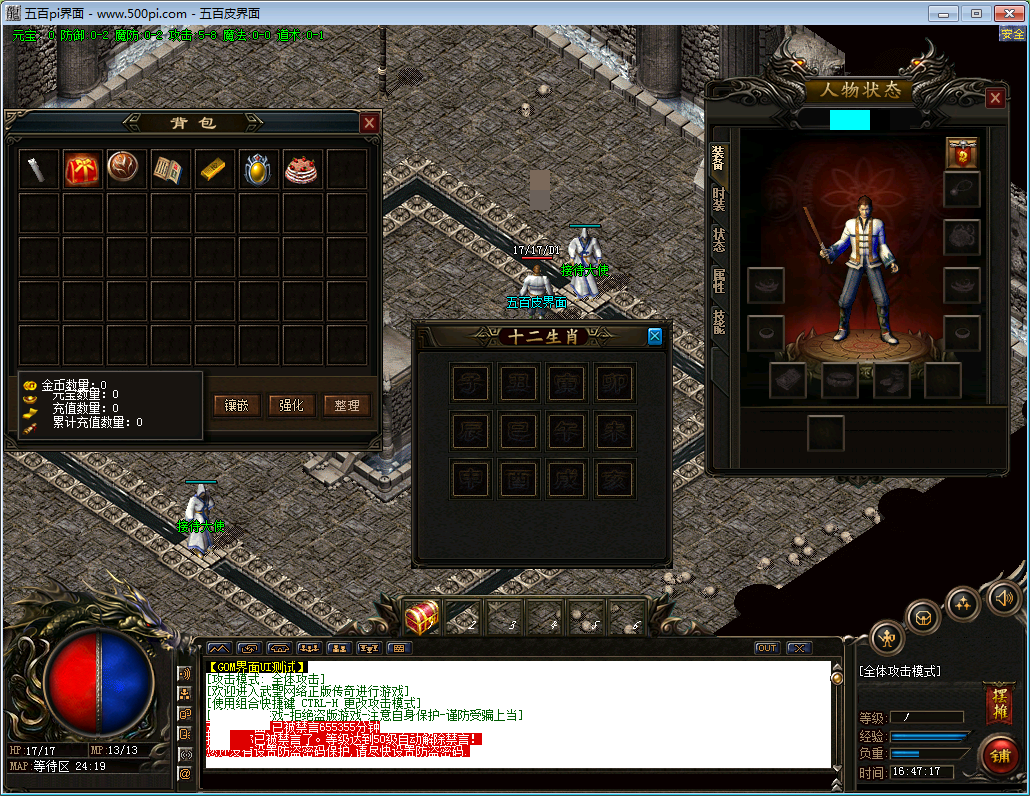Viewport: 1030px width, 796px height.
Task: Close the 十二生肖 zodiac panel
Action: pyautogui.click(x=655, y=336)
